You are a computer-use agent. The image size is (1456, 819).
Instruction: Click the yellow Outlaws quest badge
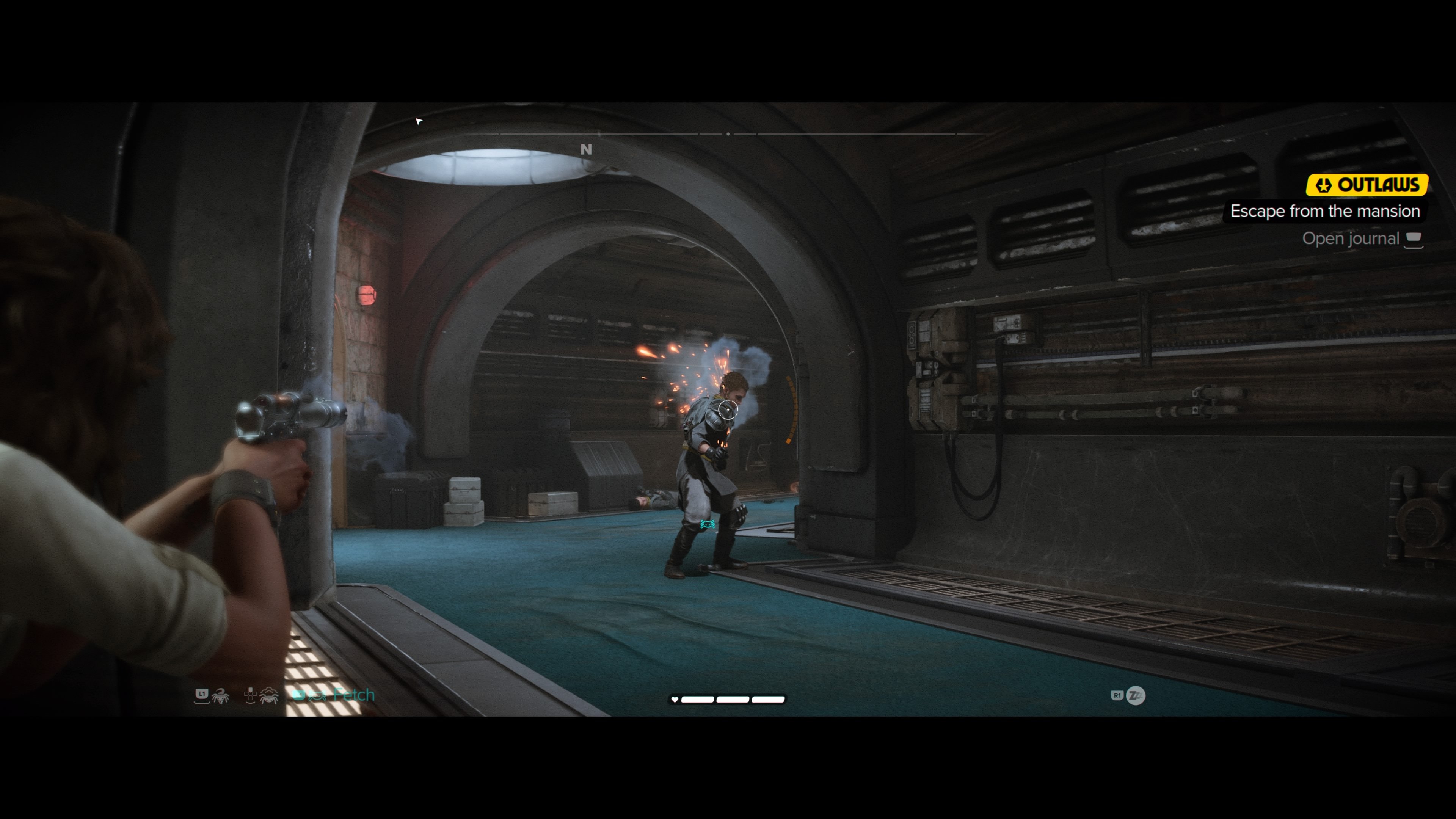tap(1367, 185)
